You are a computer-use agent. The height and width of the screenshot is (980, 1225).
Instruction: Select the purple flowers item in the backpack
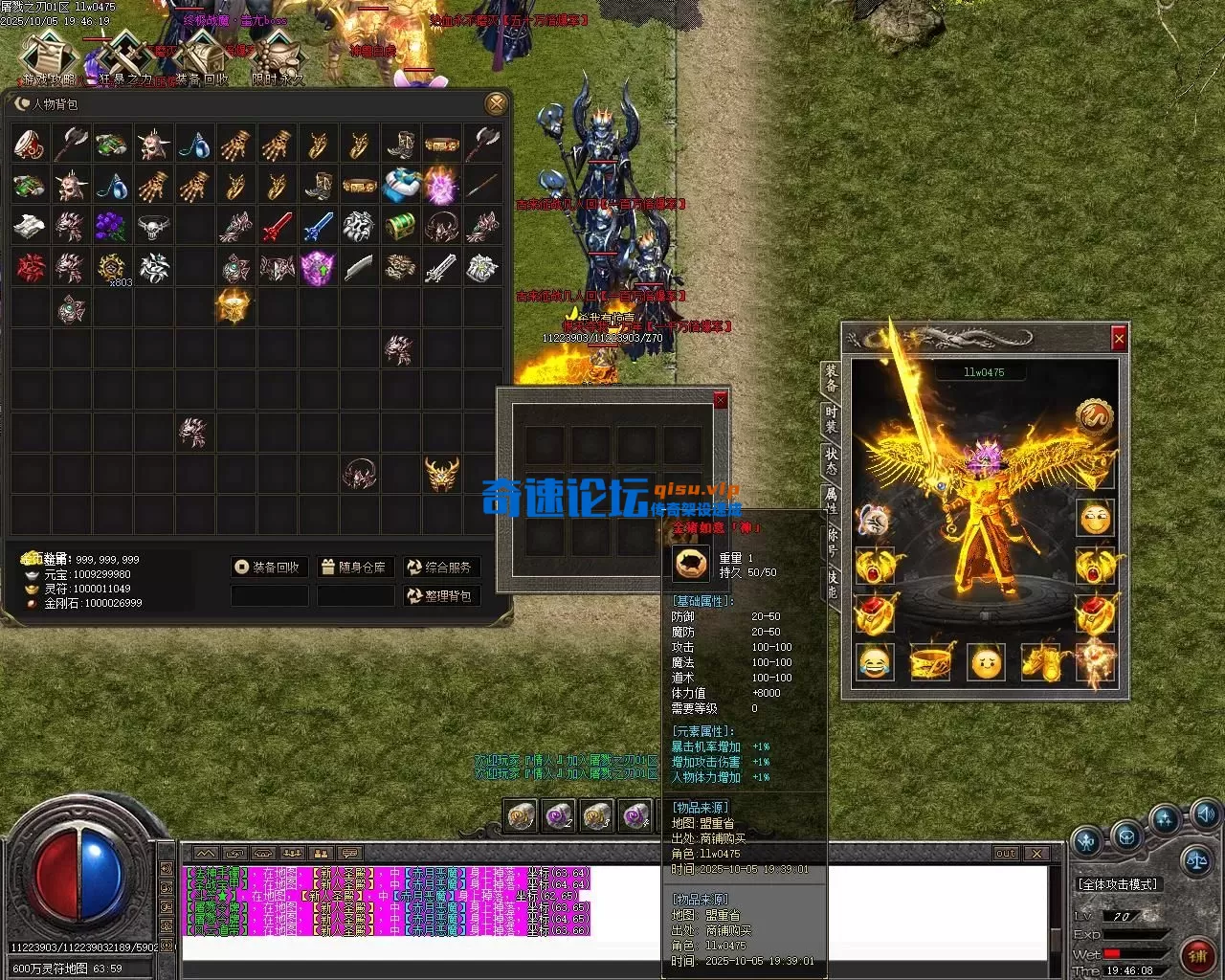(111, 227)
